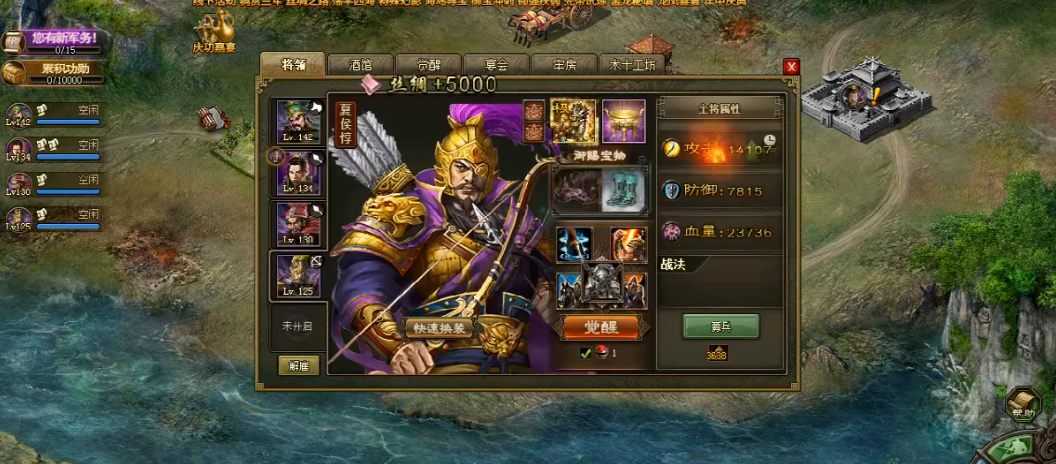Close the general panel with the red X

pos(791,66)
